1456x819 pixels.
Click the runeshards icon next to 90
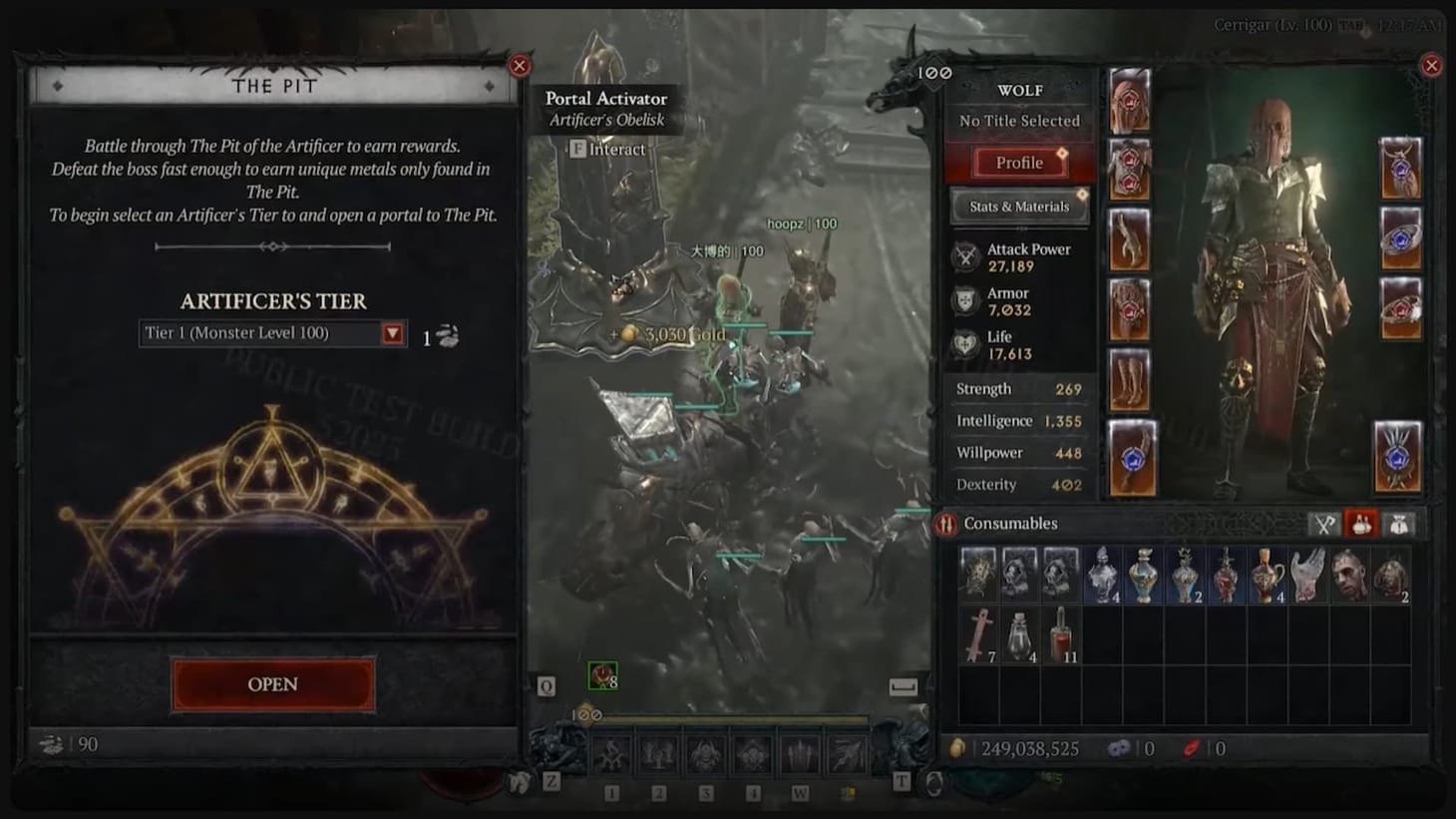point(49,743)
